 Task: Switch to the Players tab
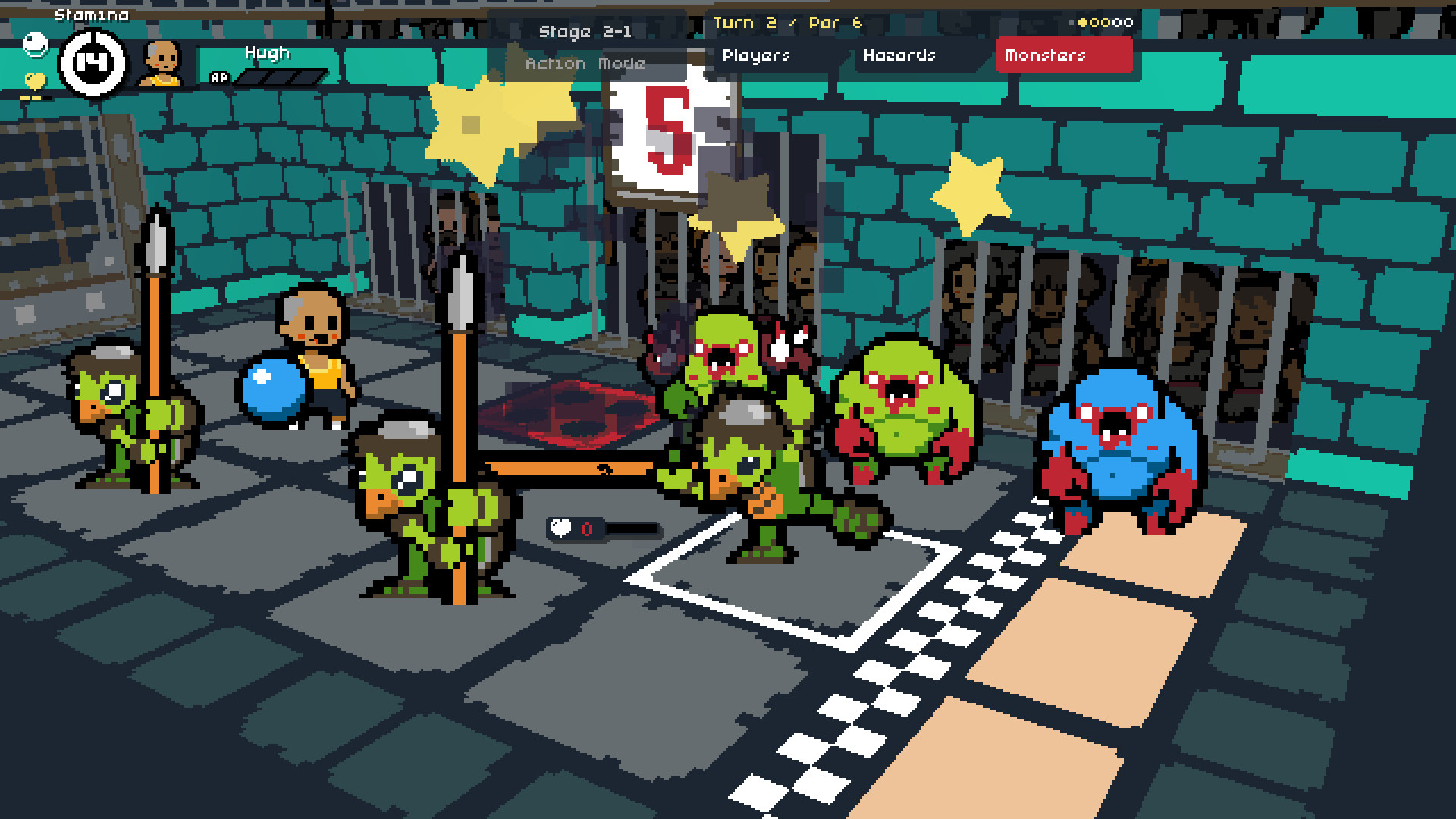click(757, 55)
